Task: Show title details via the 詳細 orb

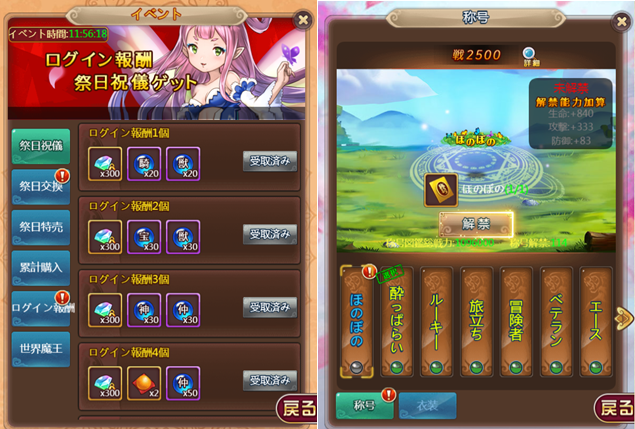Action: (528, 54)
